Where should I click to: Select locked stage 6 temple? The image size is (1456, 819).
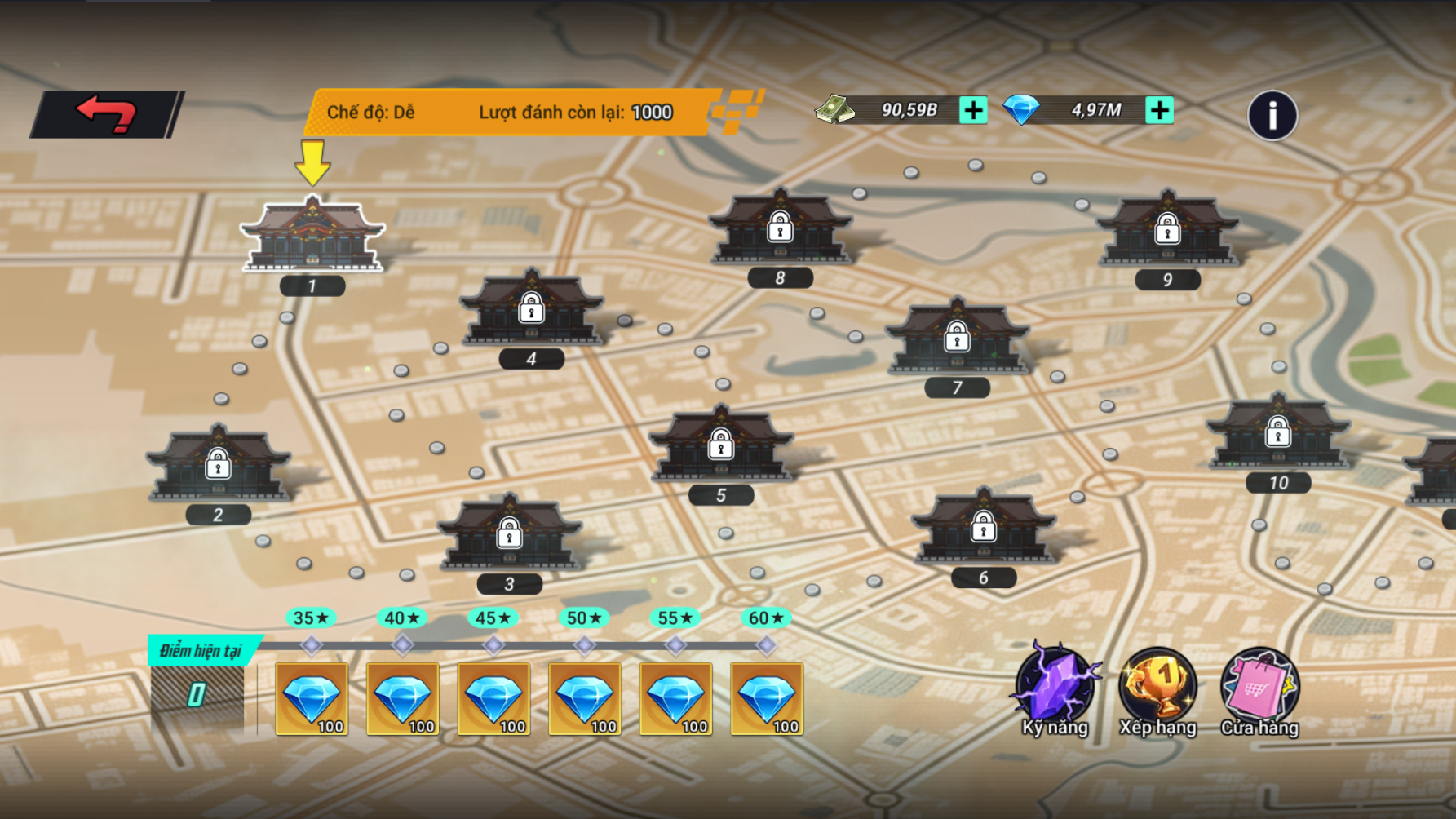click(x=983, y=527)
